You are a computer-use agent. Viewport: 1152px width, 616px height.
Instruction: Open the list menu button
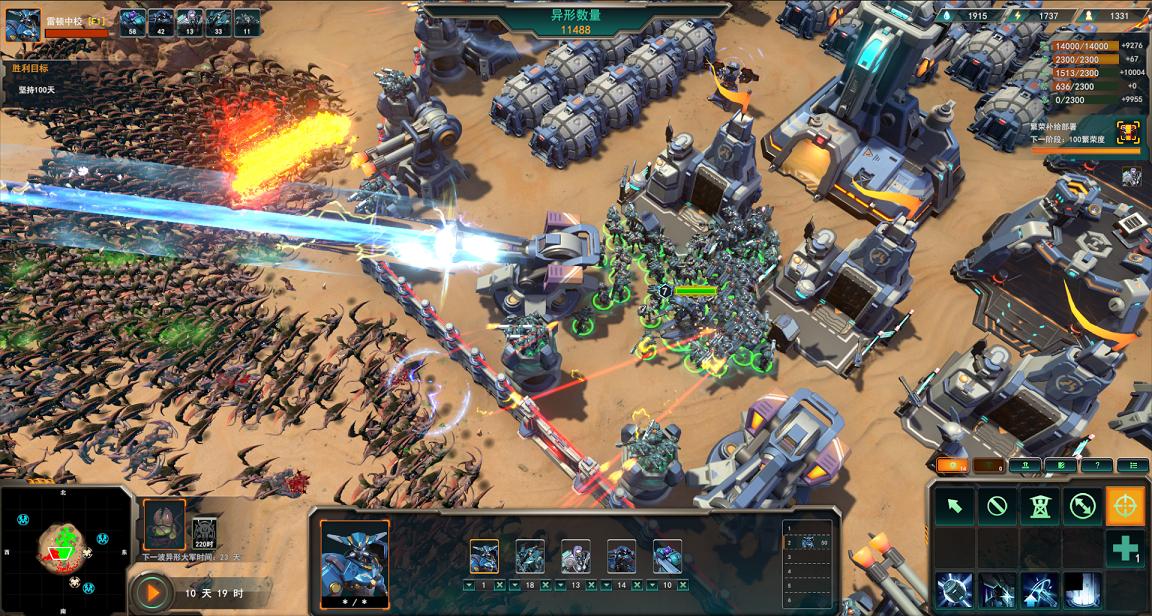[1132, 465]
